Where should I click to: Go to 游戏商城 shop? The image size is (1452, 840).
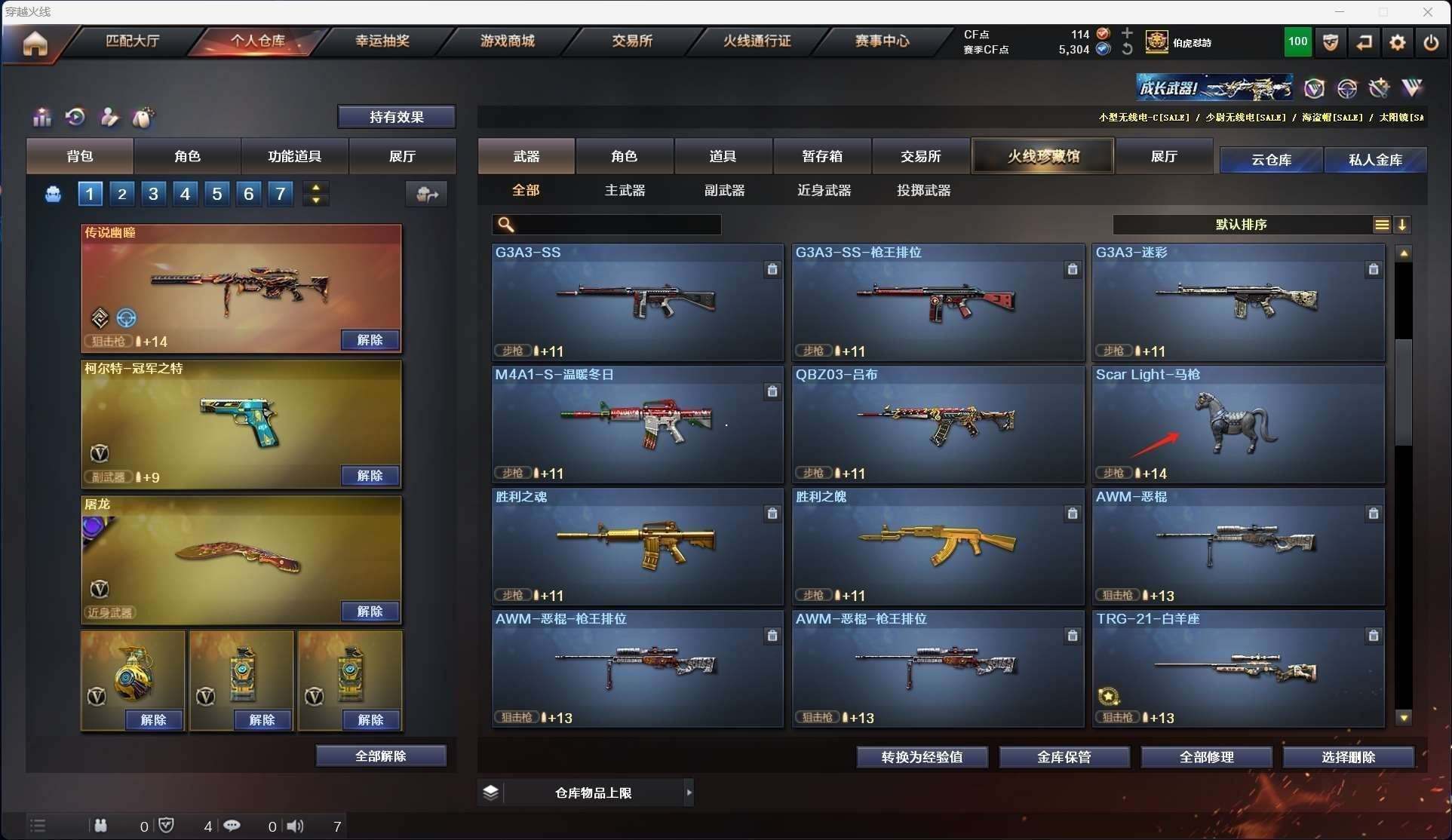pyautogui.click(x=507, y=41)
